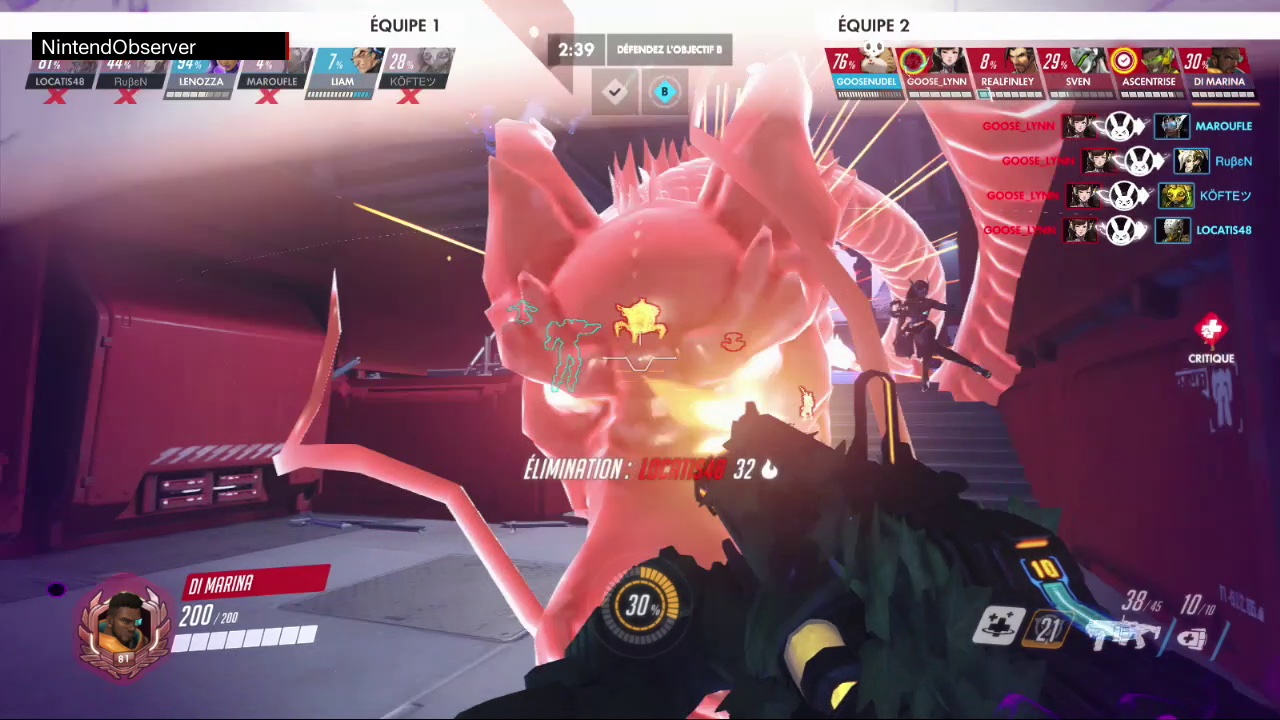Click the D.Va bunny kill icon in the killfeed
1280x720 pixels.
coord(1121,126)
